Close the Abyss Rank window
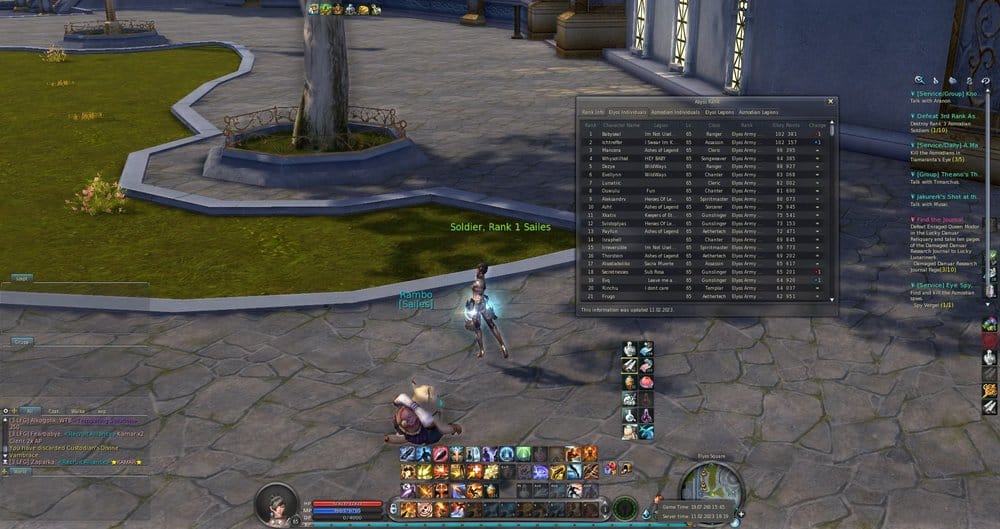The height and width of the screenshot is (529, 1000). (829, 101)
